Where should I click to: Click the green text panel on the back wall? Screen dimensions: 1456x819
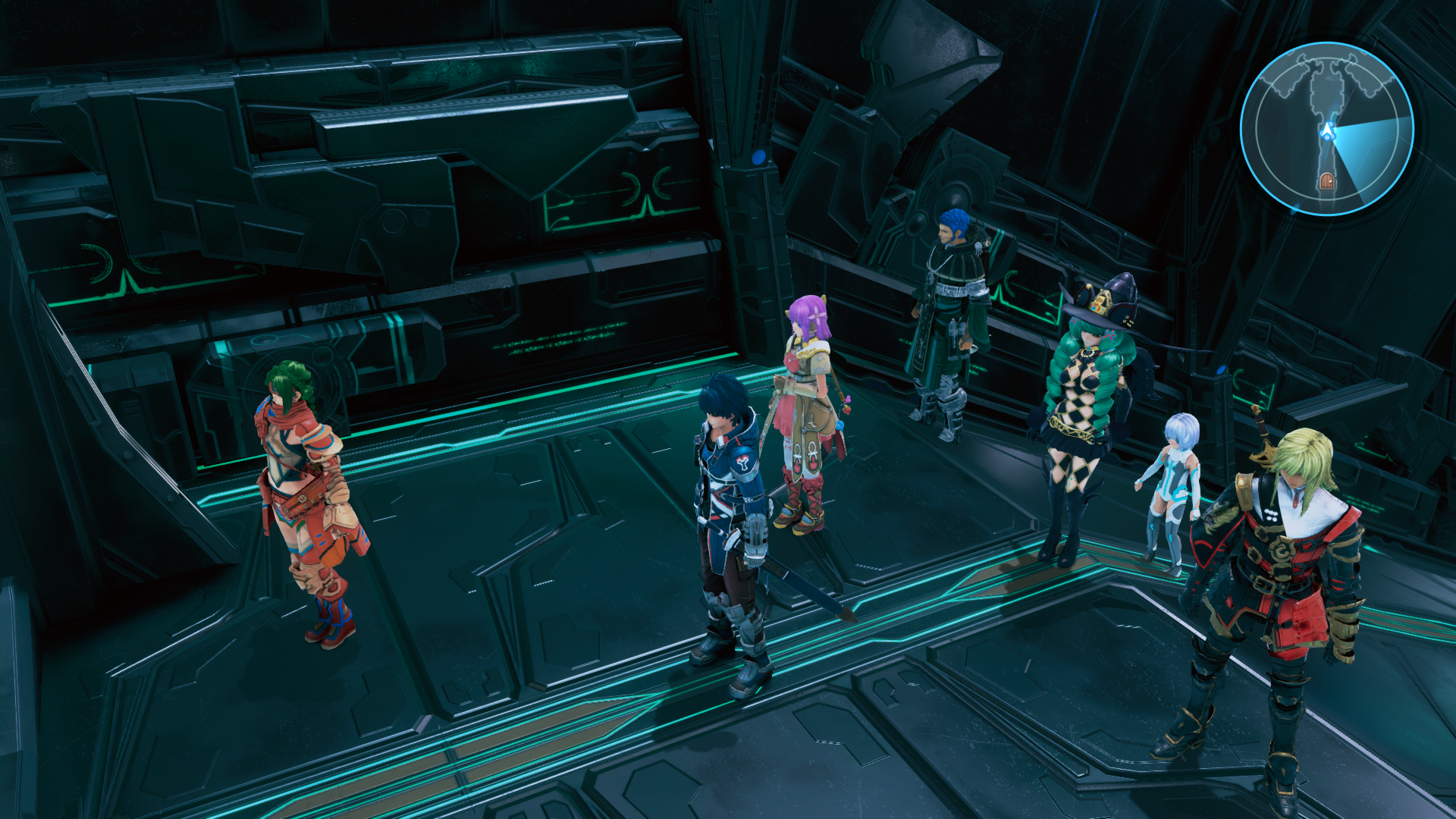[x=557, y=341]
